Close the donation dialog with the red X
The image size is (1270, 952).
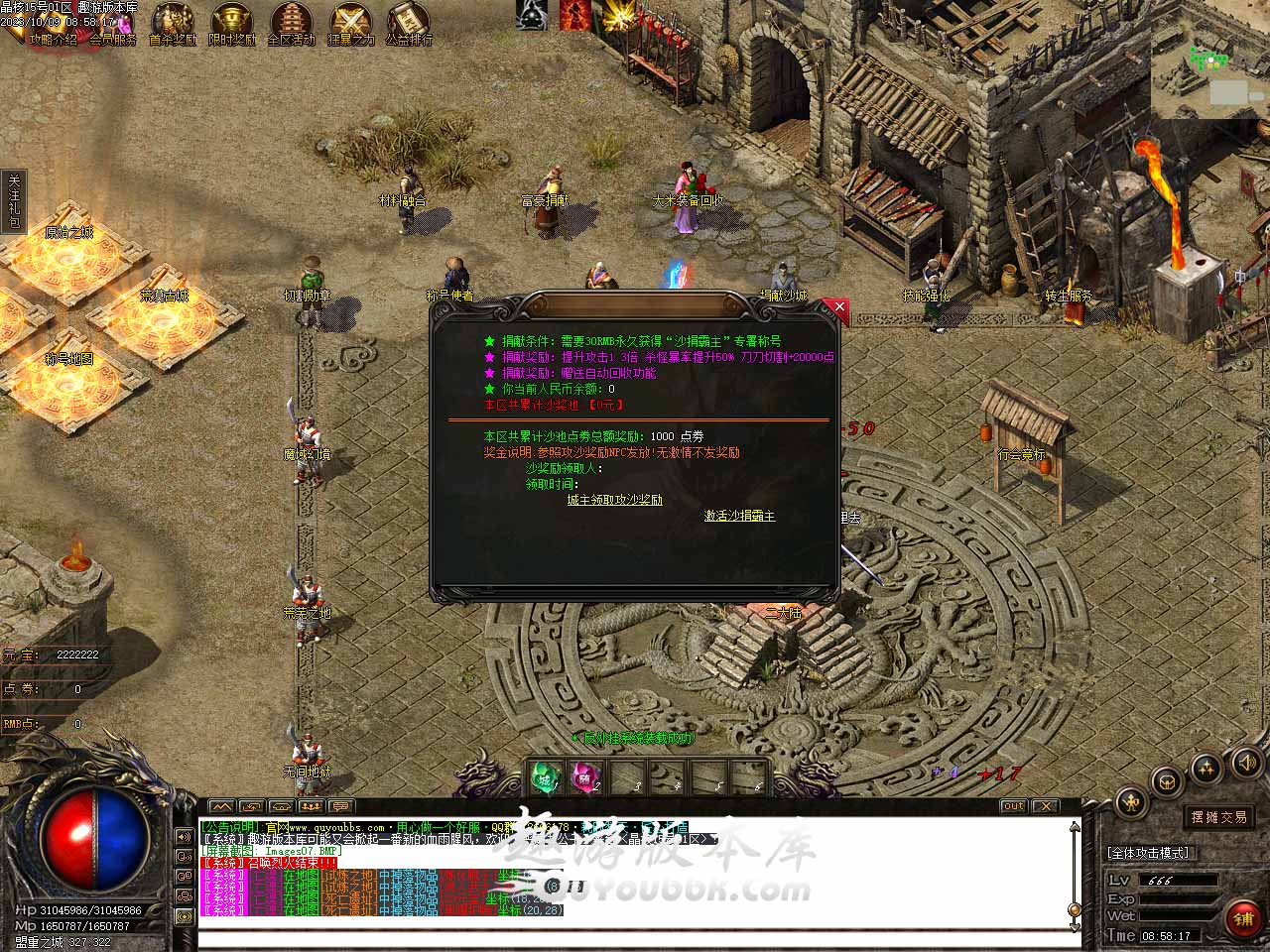tap(839, 307)
